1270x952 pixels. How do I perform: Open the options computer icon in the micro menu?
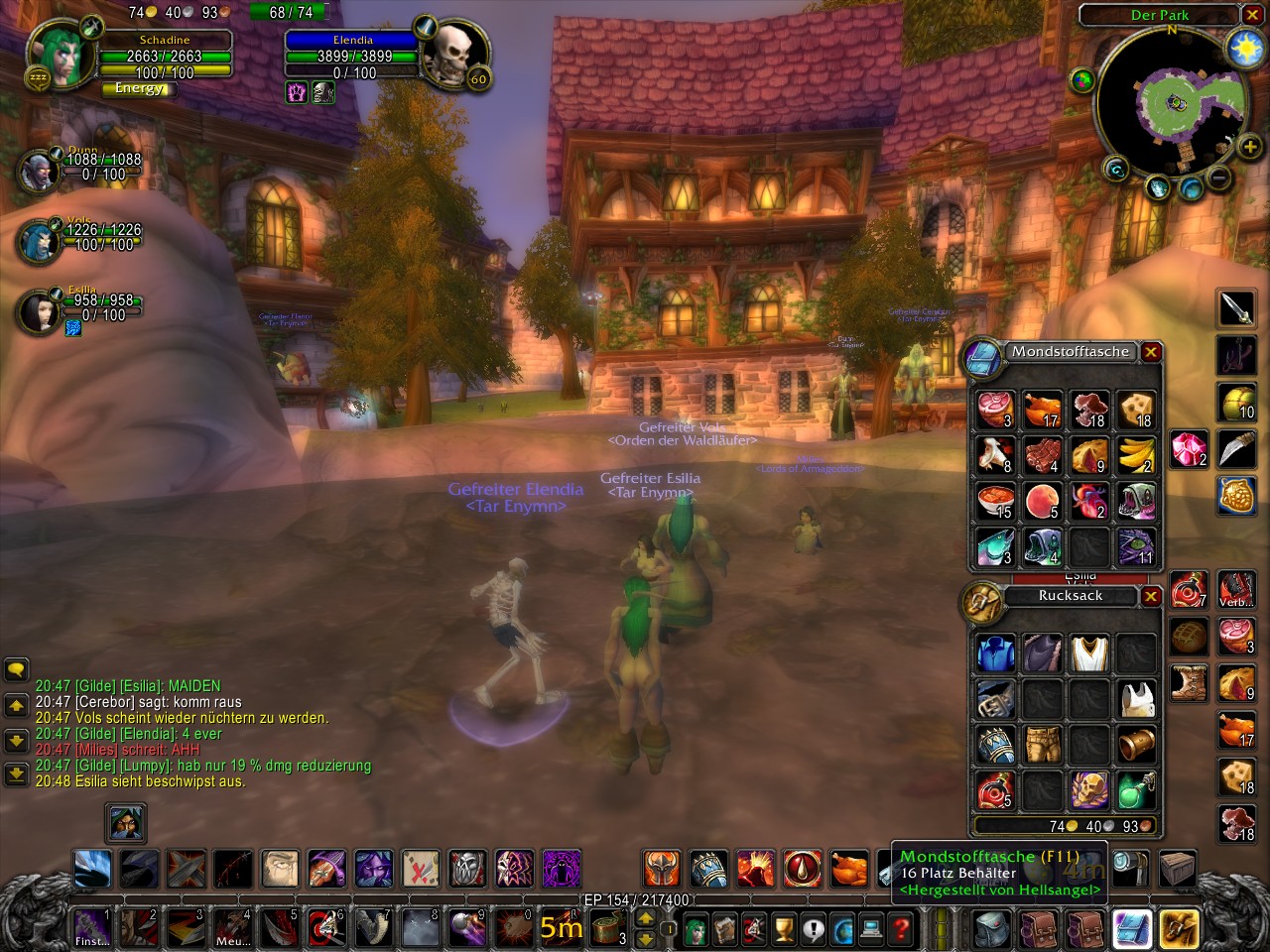pos(870,930)
